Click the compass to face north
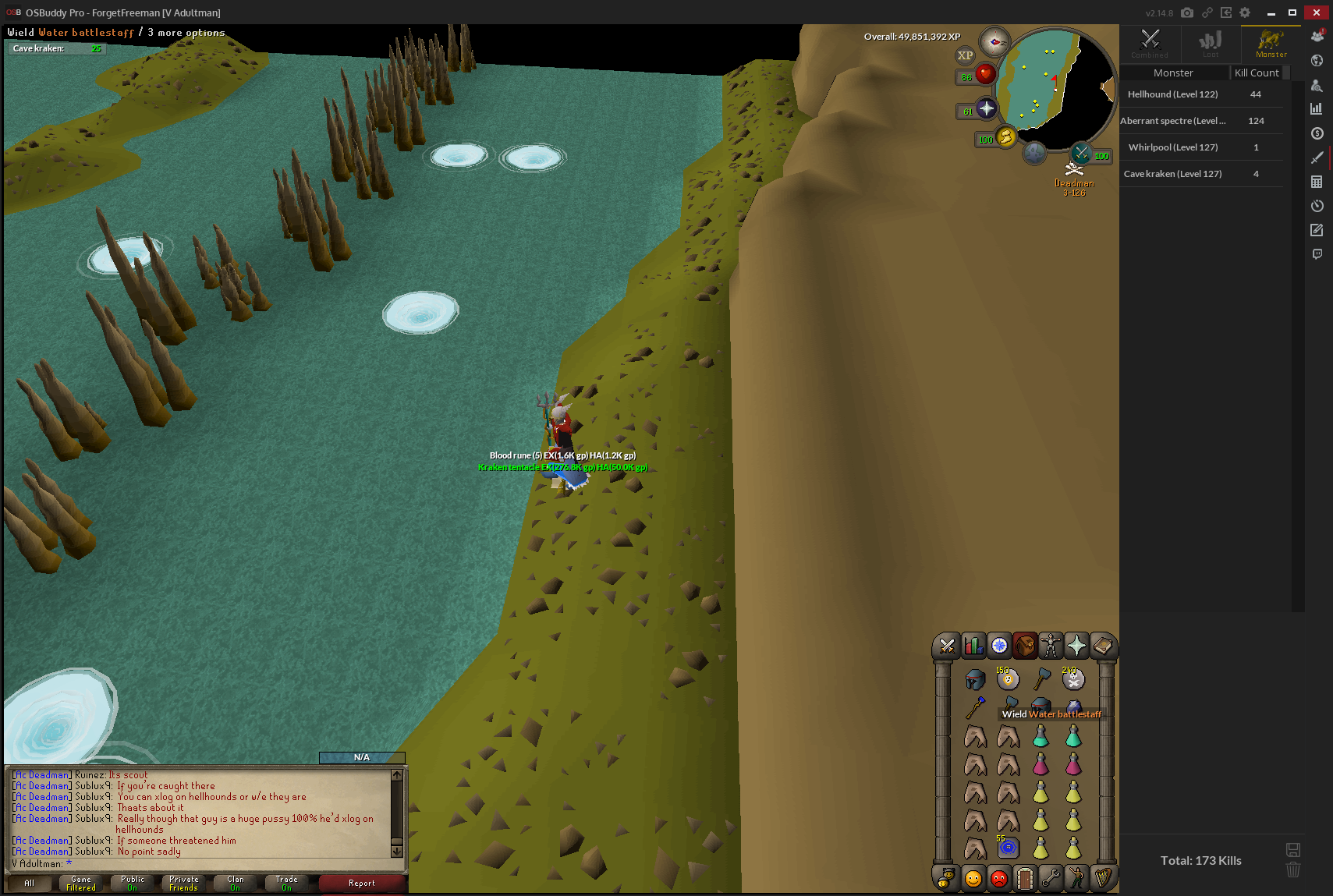 click(x=994, y=41)
